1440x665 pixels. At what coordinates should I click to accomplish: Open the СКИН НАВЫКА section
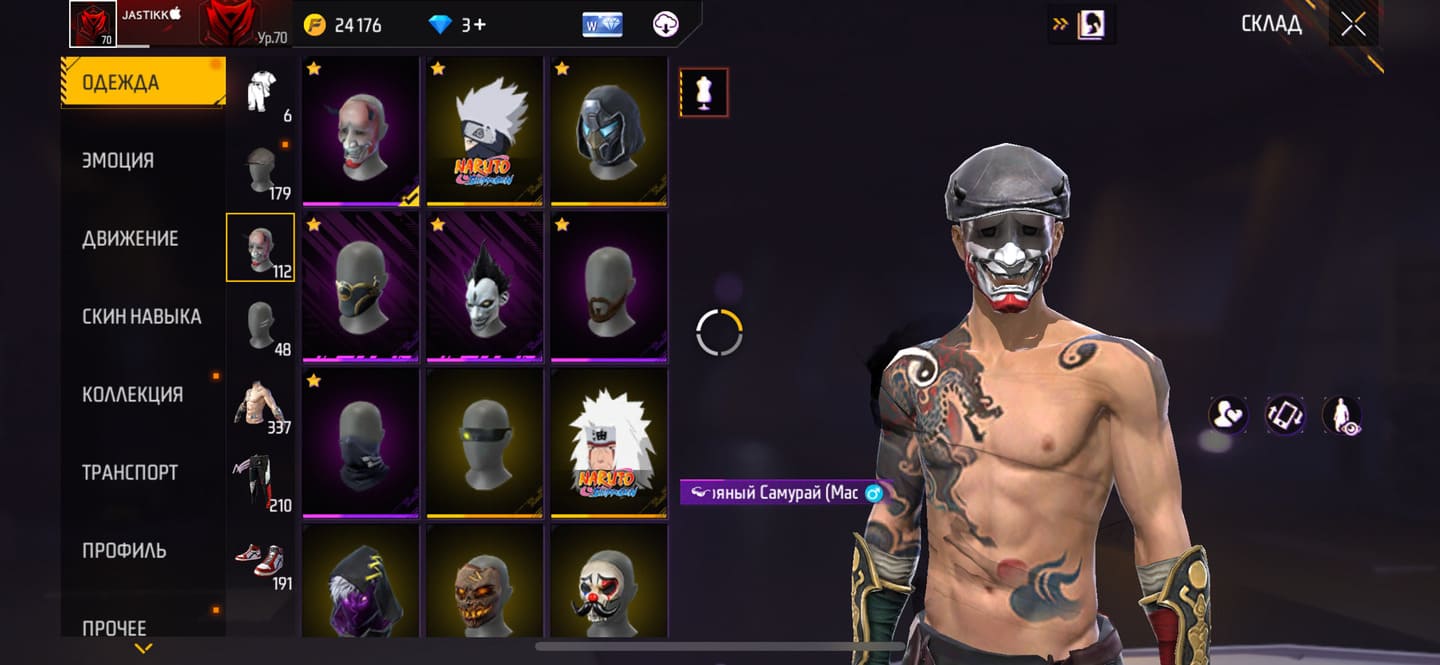[141, 317]
